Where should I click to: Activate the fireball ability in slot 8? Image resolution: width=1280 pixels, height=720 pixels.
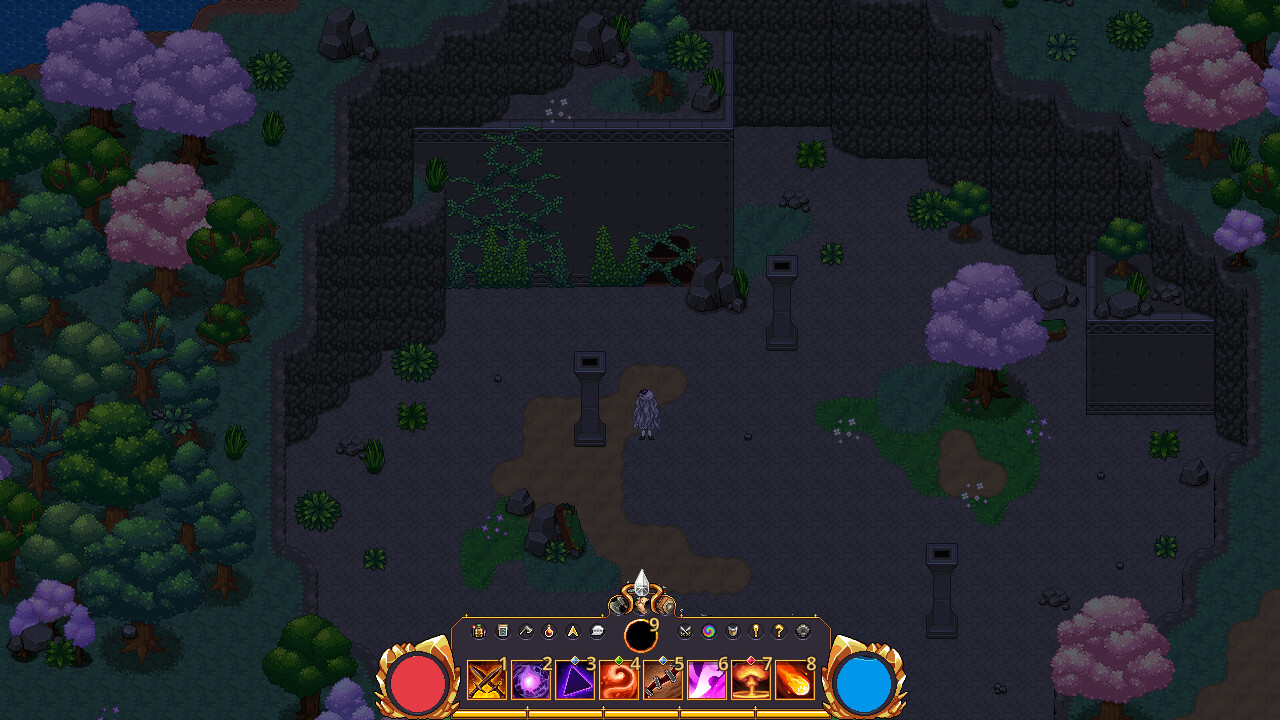coord(795,681)
